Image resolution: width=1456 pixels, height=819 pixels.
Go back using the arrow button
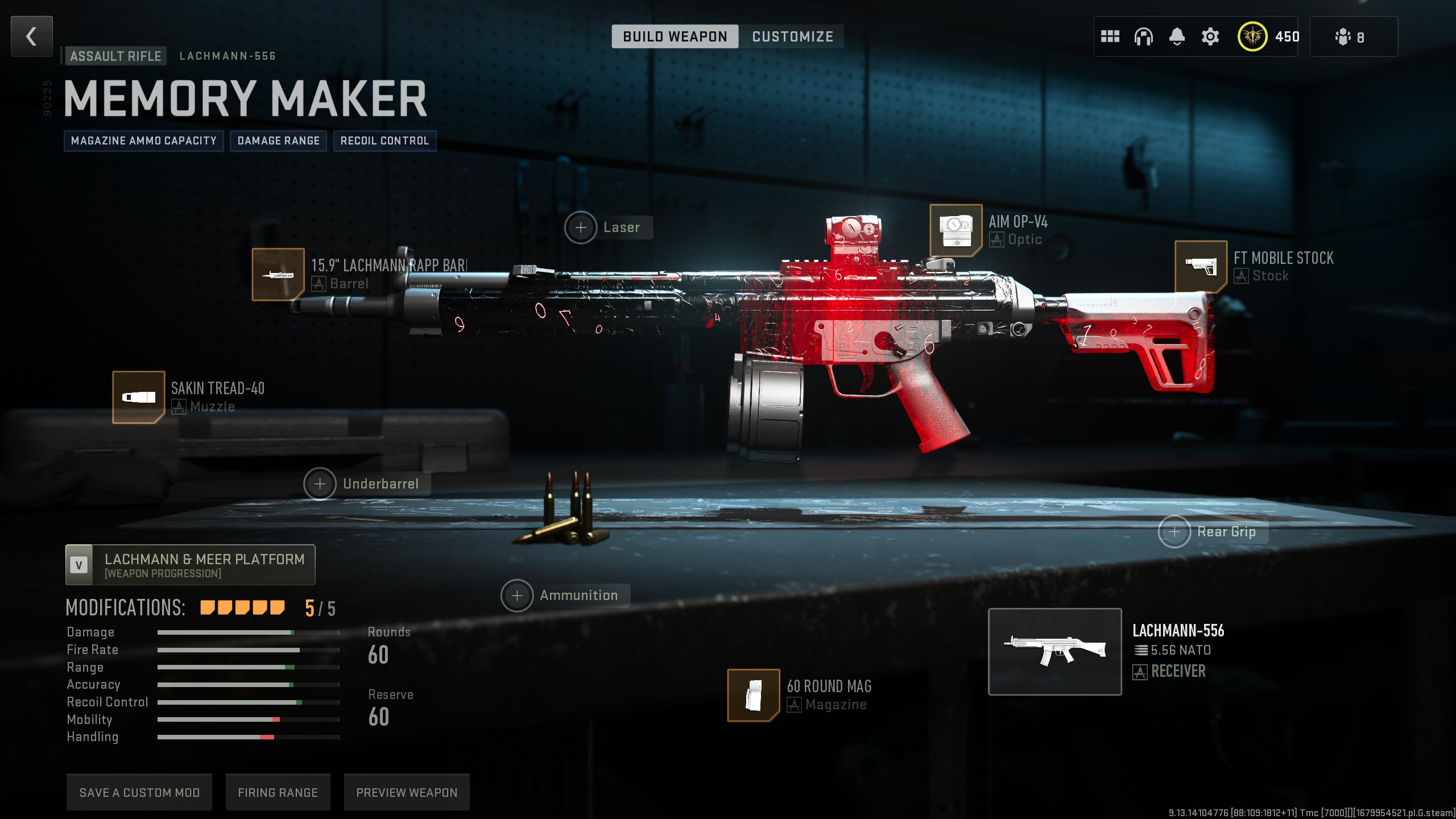tap(32, 36)
